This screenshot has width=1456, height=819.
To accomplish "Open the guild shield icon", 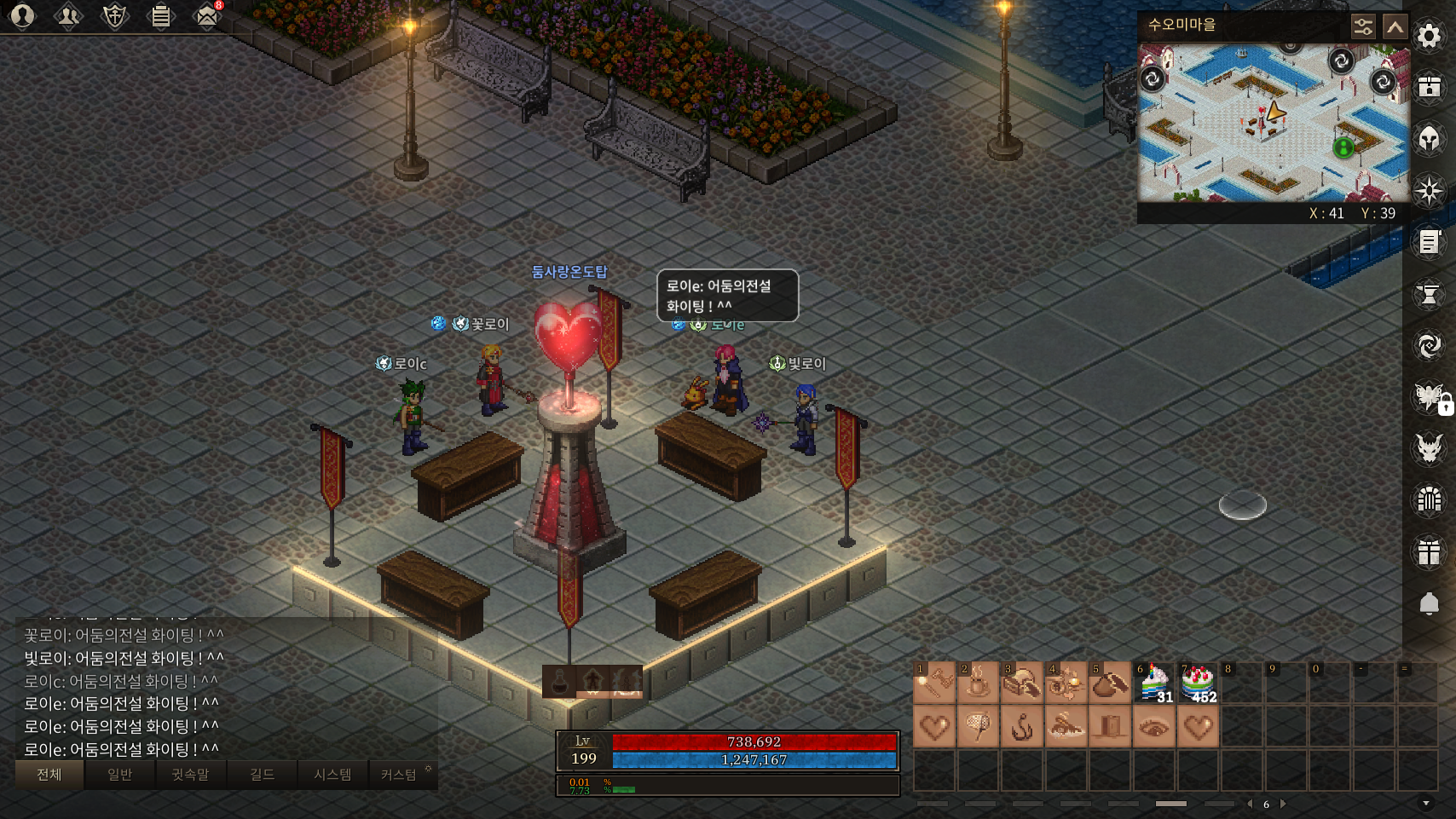I will pos(114,15).
